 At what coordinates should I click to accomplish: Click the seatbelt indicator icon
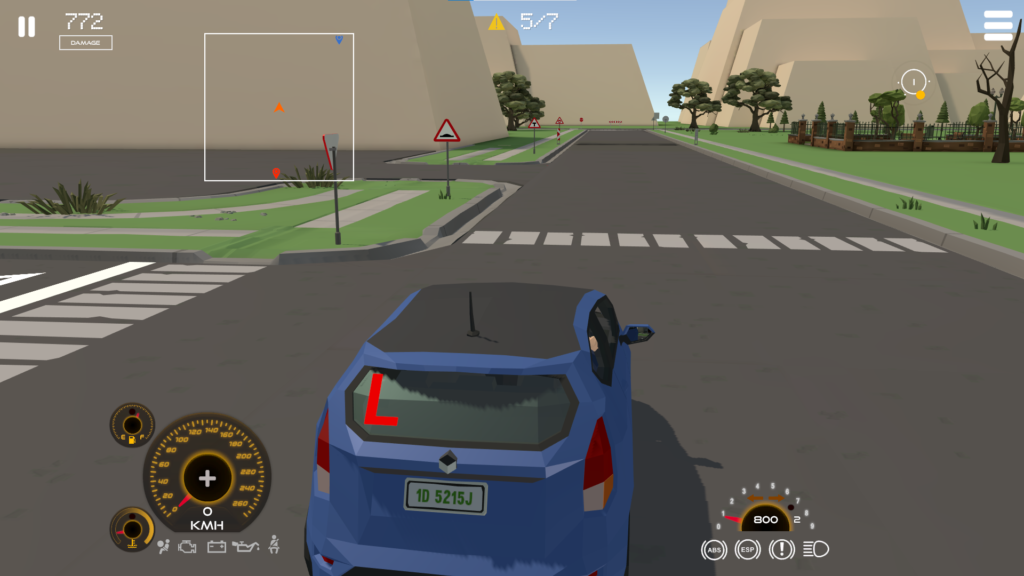coord(273,545)
